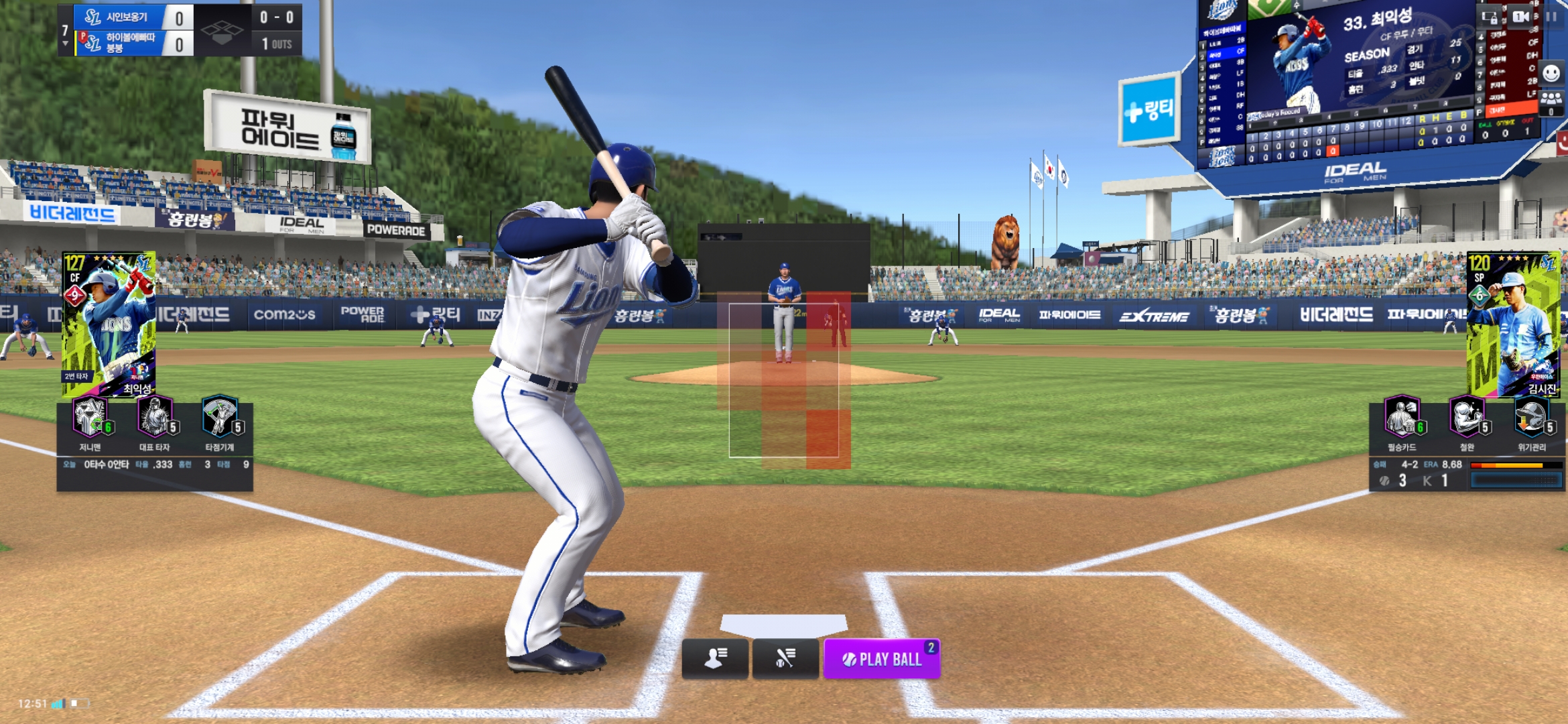Viewport: 1568px width, 724px height.
Task: Pause the game
Action: click(1552, 17)
